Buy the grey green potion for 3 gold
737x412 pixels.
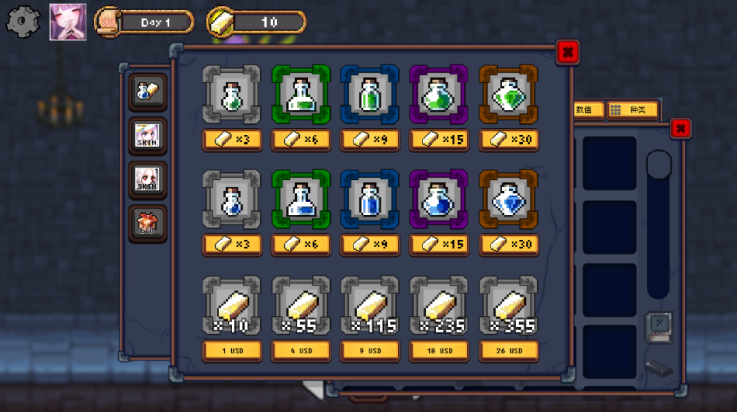[232, 140]
